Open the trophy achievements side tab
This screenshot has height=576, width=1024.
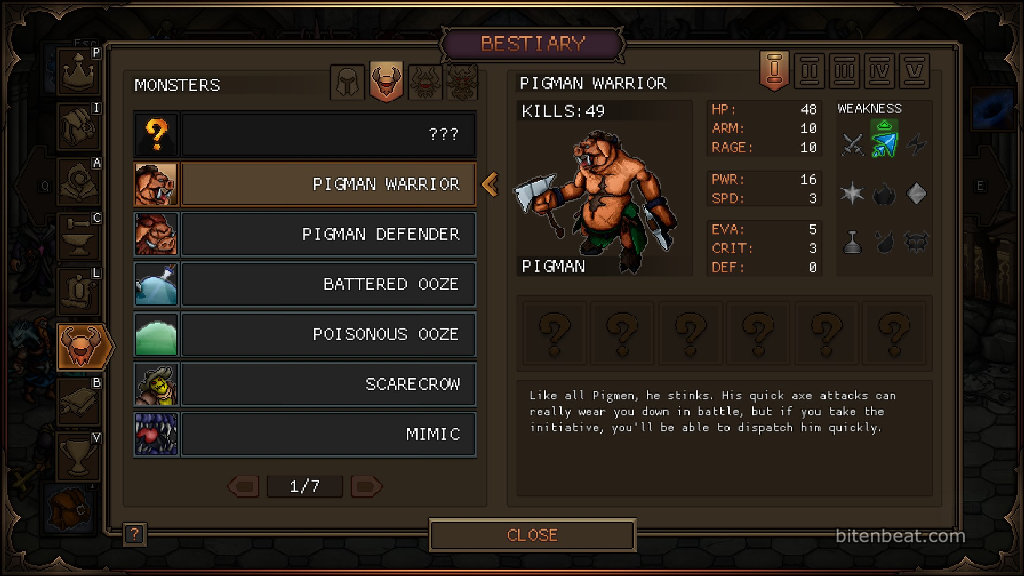click(x=78, y=455)
